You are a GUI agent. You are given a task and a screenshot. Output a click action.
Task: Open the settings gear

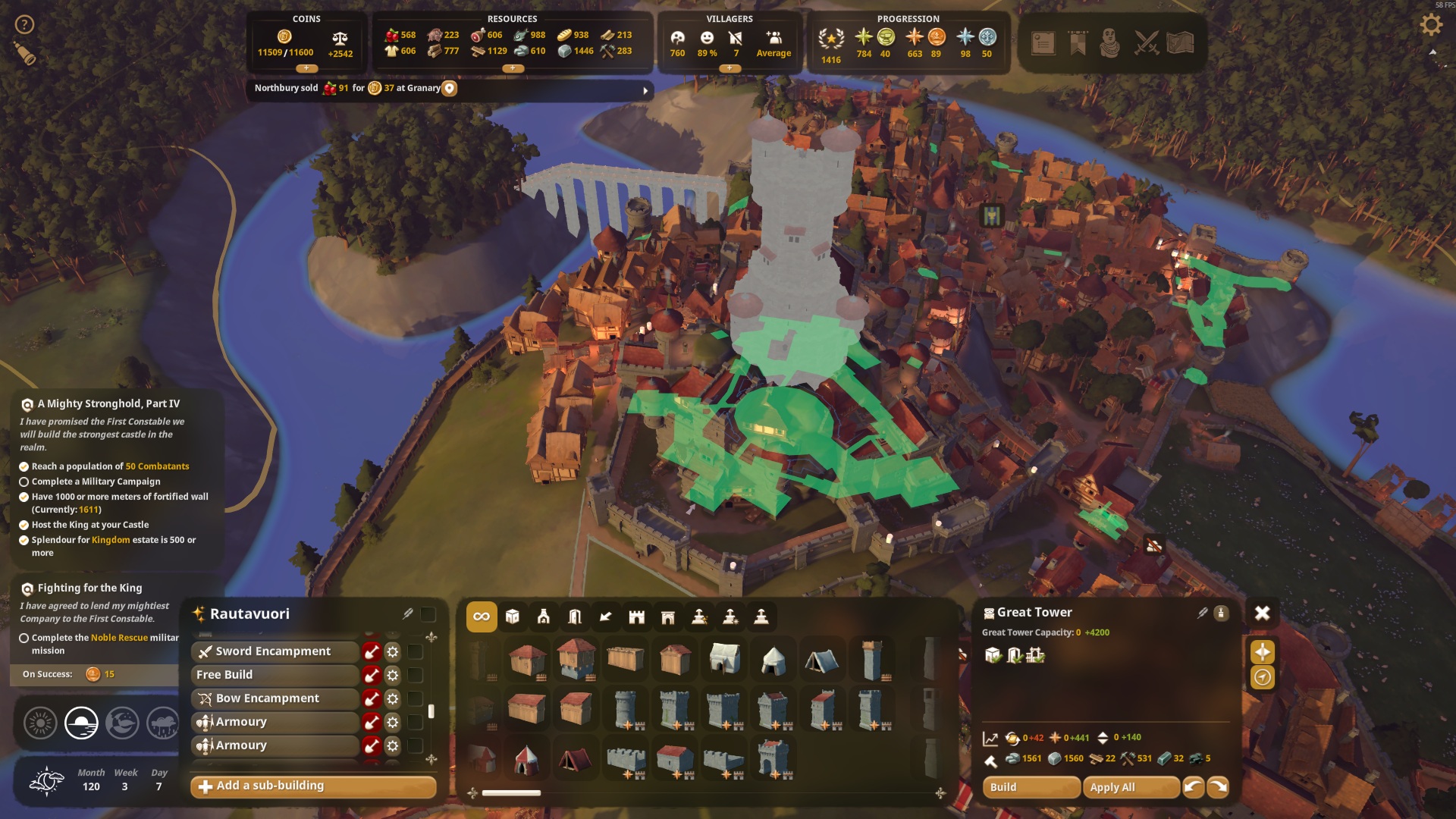1430,25
